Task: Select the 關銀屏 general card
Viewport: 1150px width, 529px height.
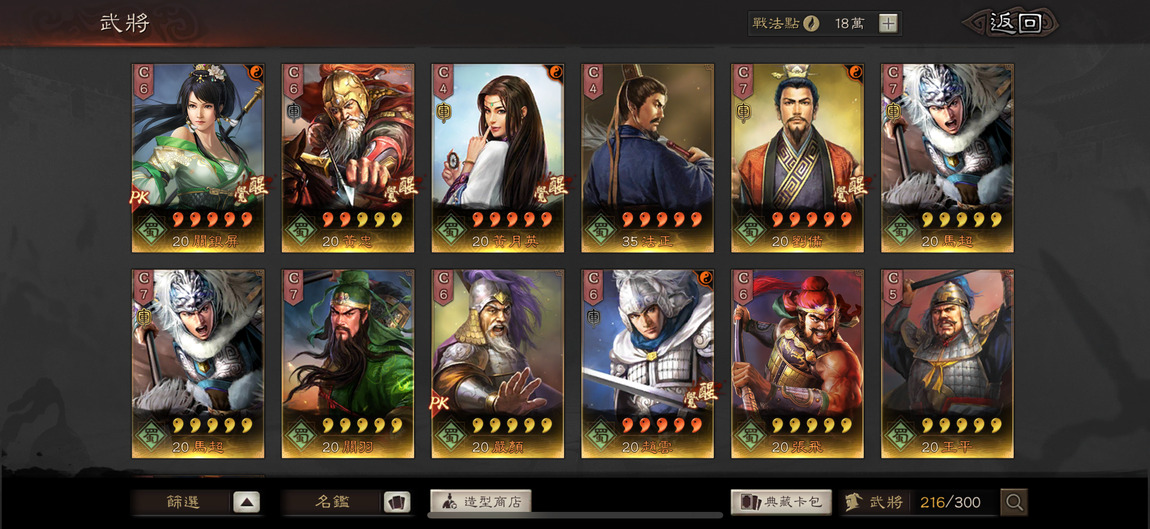Action: [198, 157]
